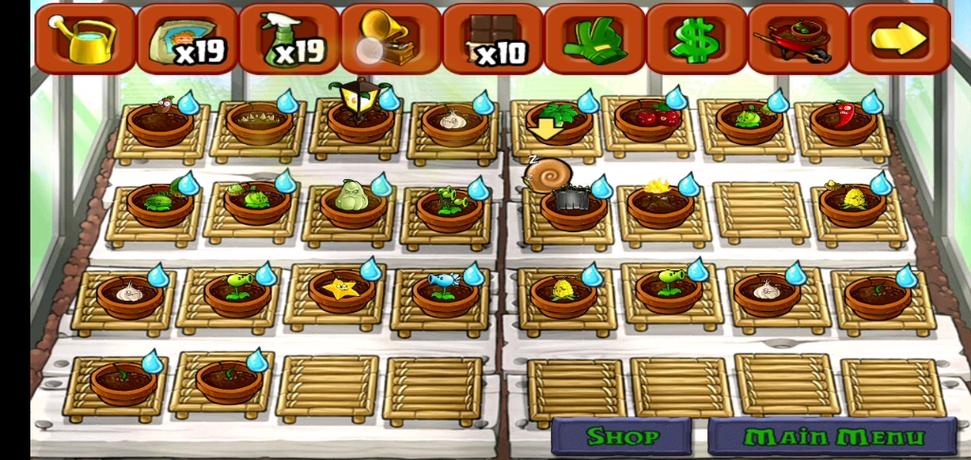Select the wheelbarrow tool

pyautogui.click(x=798, y=39)
